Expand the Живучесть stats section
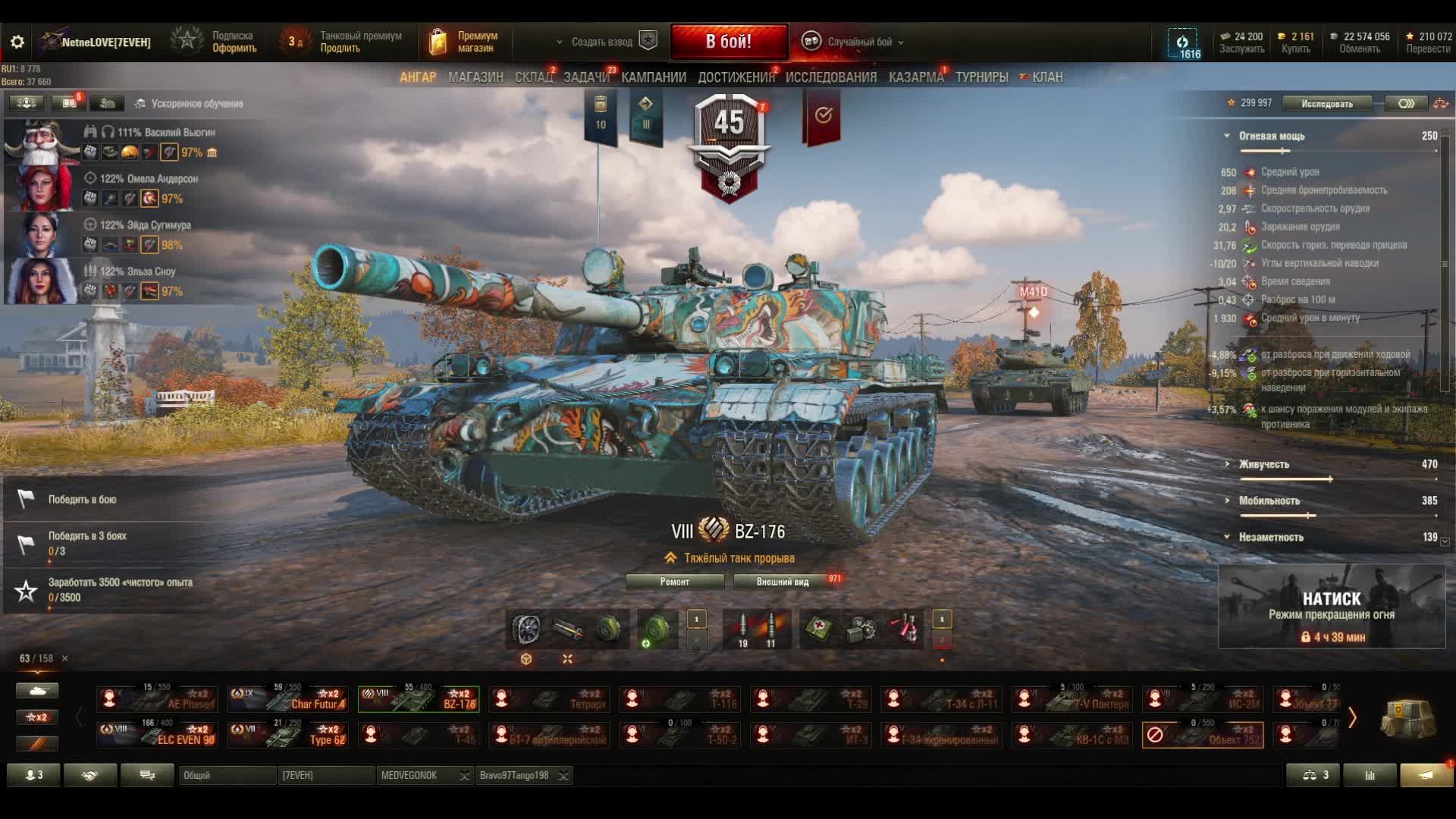 (x=1263, y=464)
